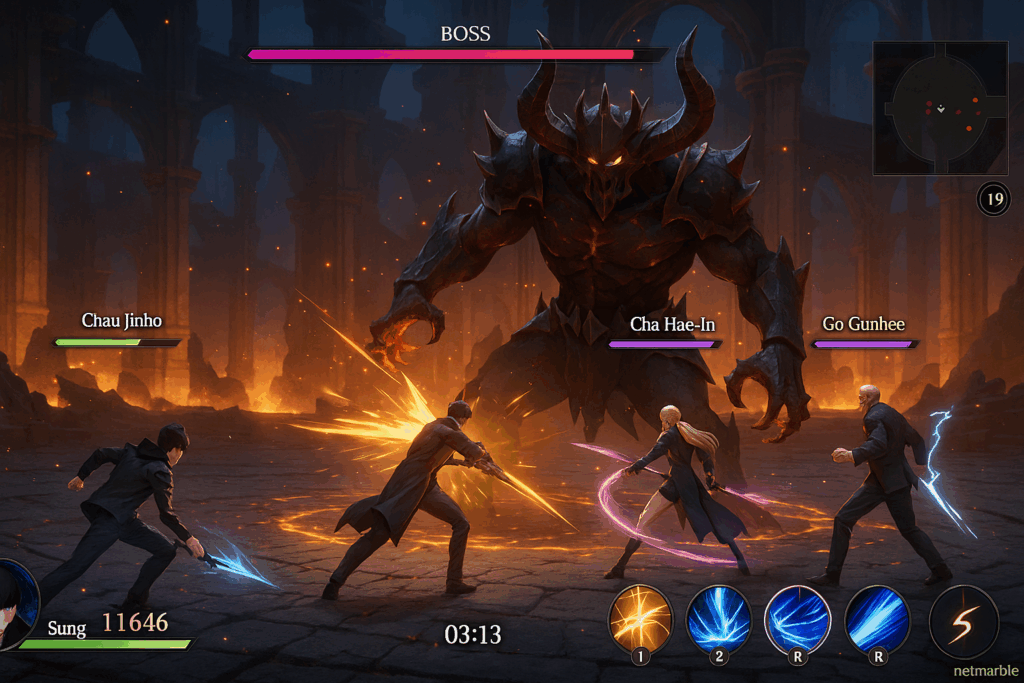Use the blue lightning burst skill labeled 2
Screen dimensions: 1024x683
(718, 618)
